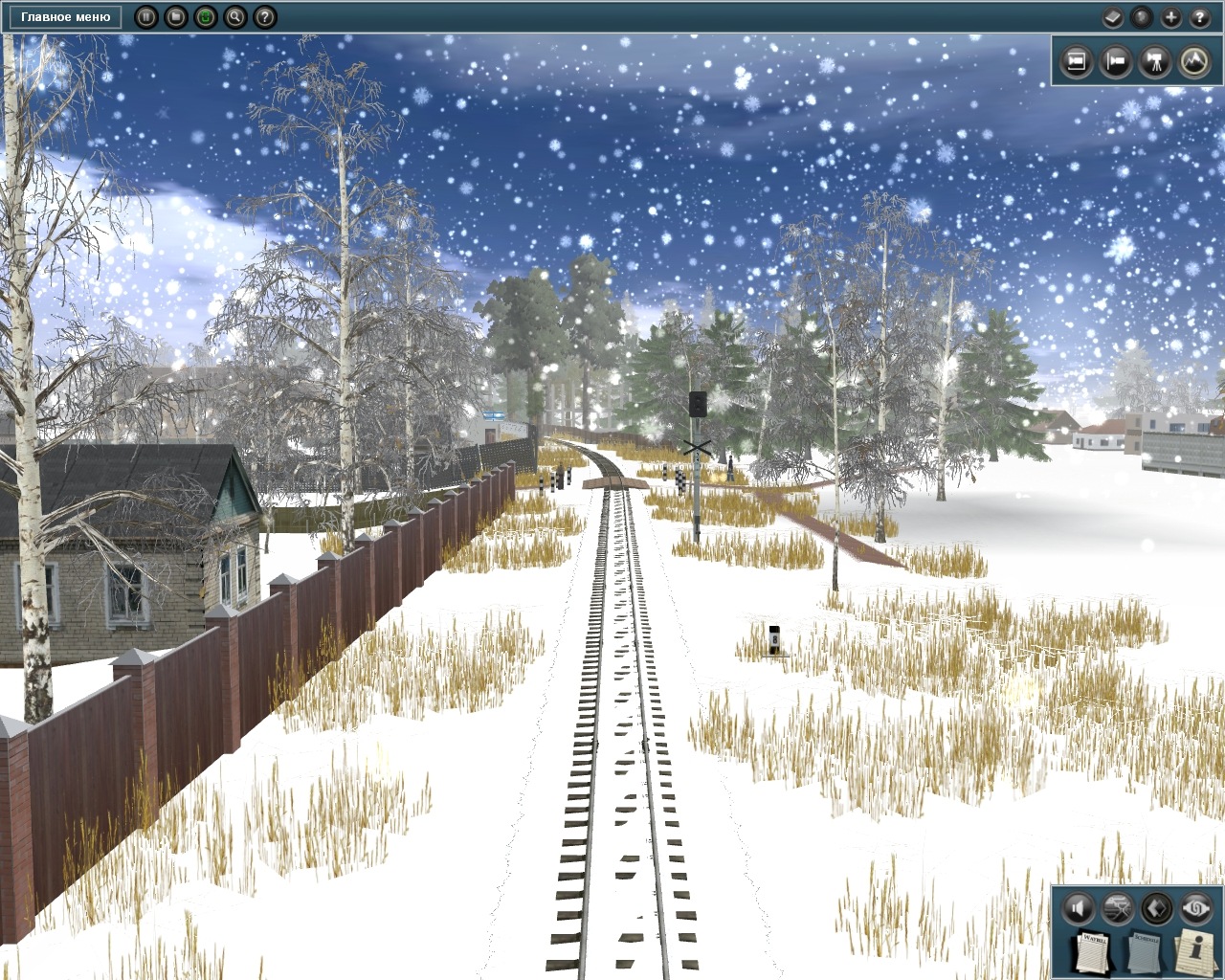
Task: Switch to the framed camera view
Action: [x=1077, y=62]
